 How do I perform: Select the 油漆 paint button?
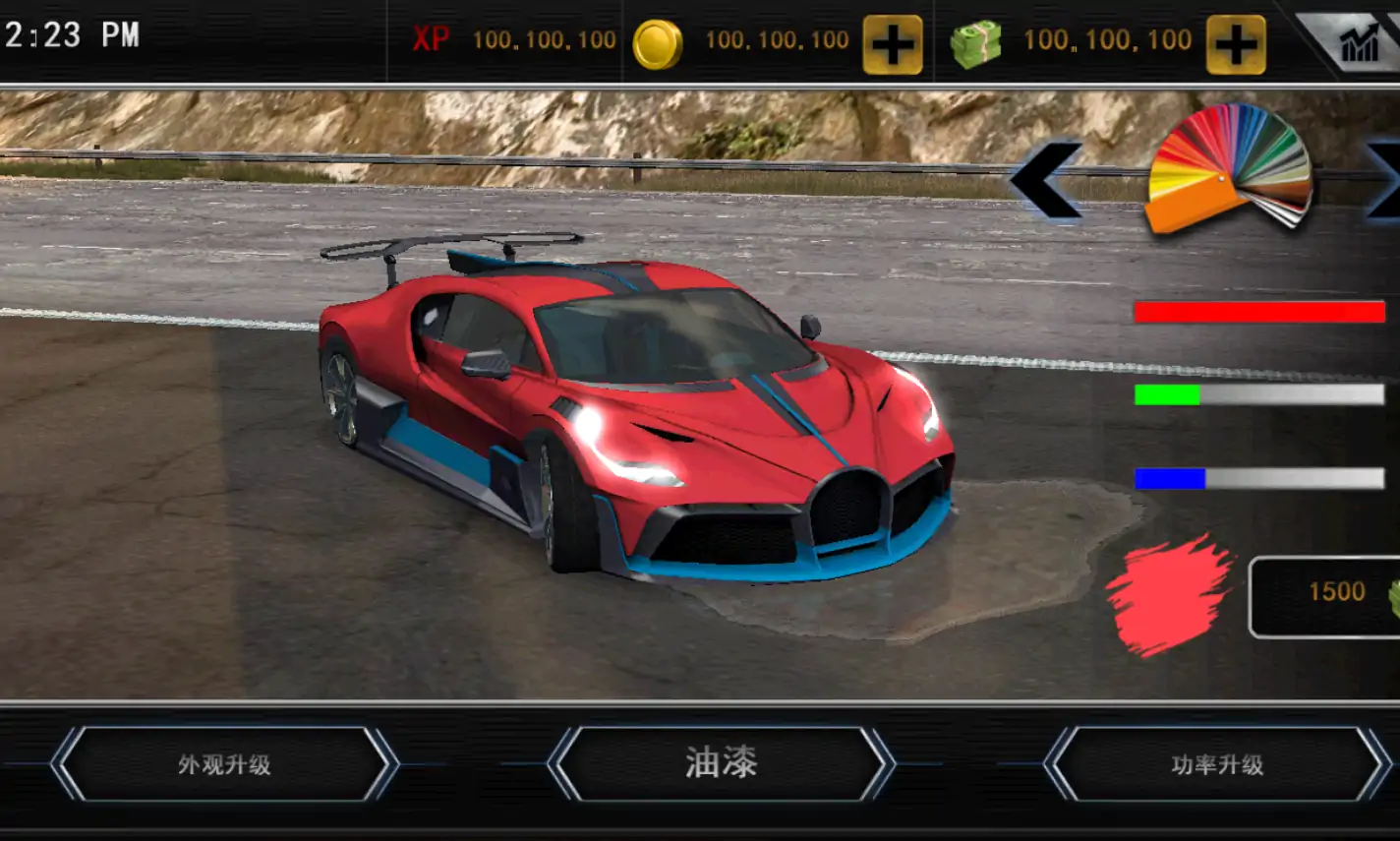[x=721, y=763]
